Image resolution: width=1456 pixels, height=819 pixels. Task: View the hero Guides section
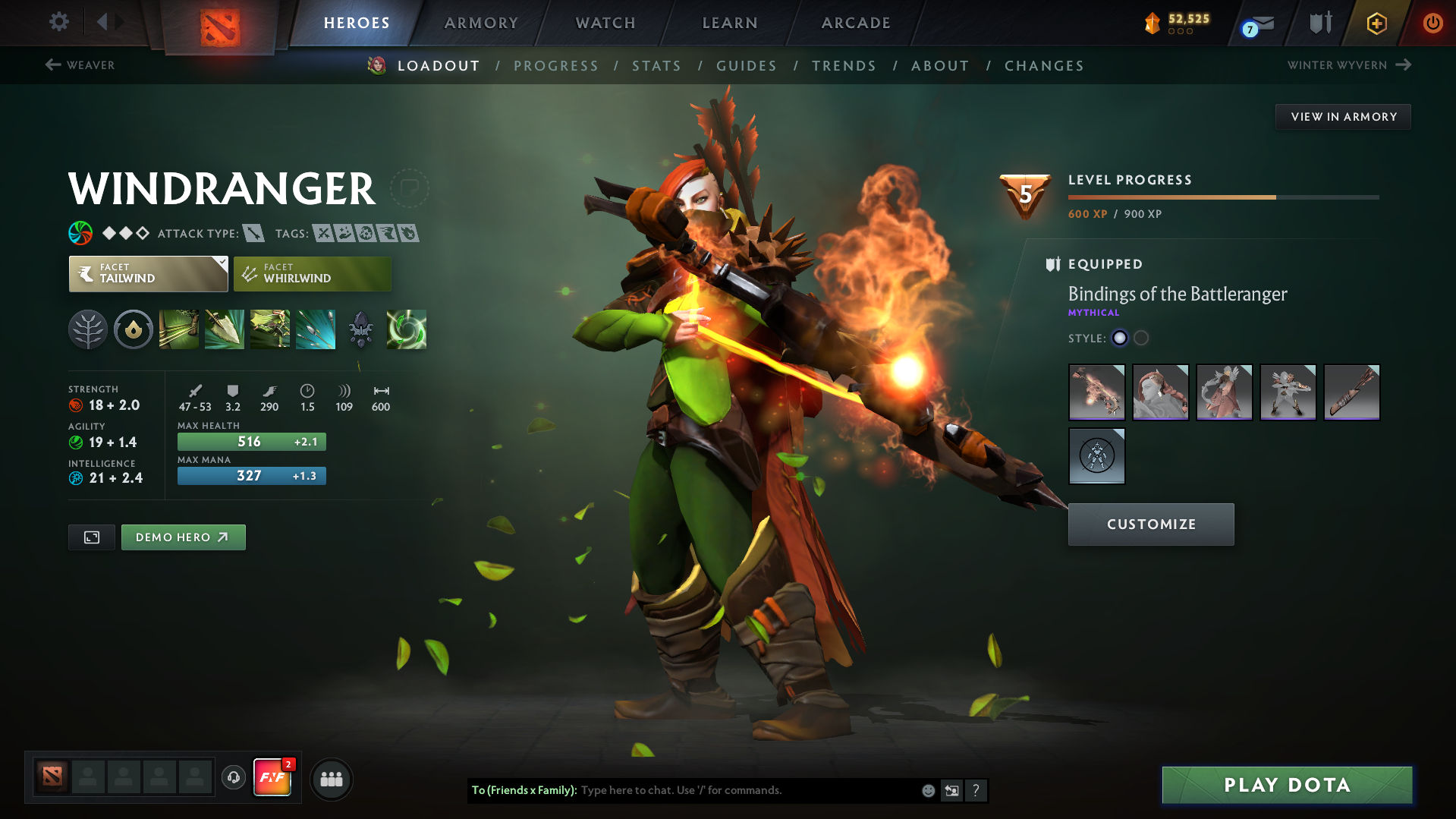click(x=747, y=66)
